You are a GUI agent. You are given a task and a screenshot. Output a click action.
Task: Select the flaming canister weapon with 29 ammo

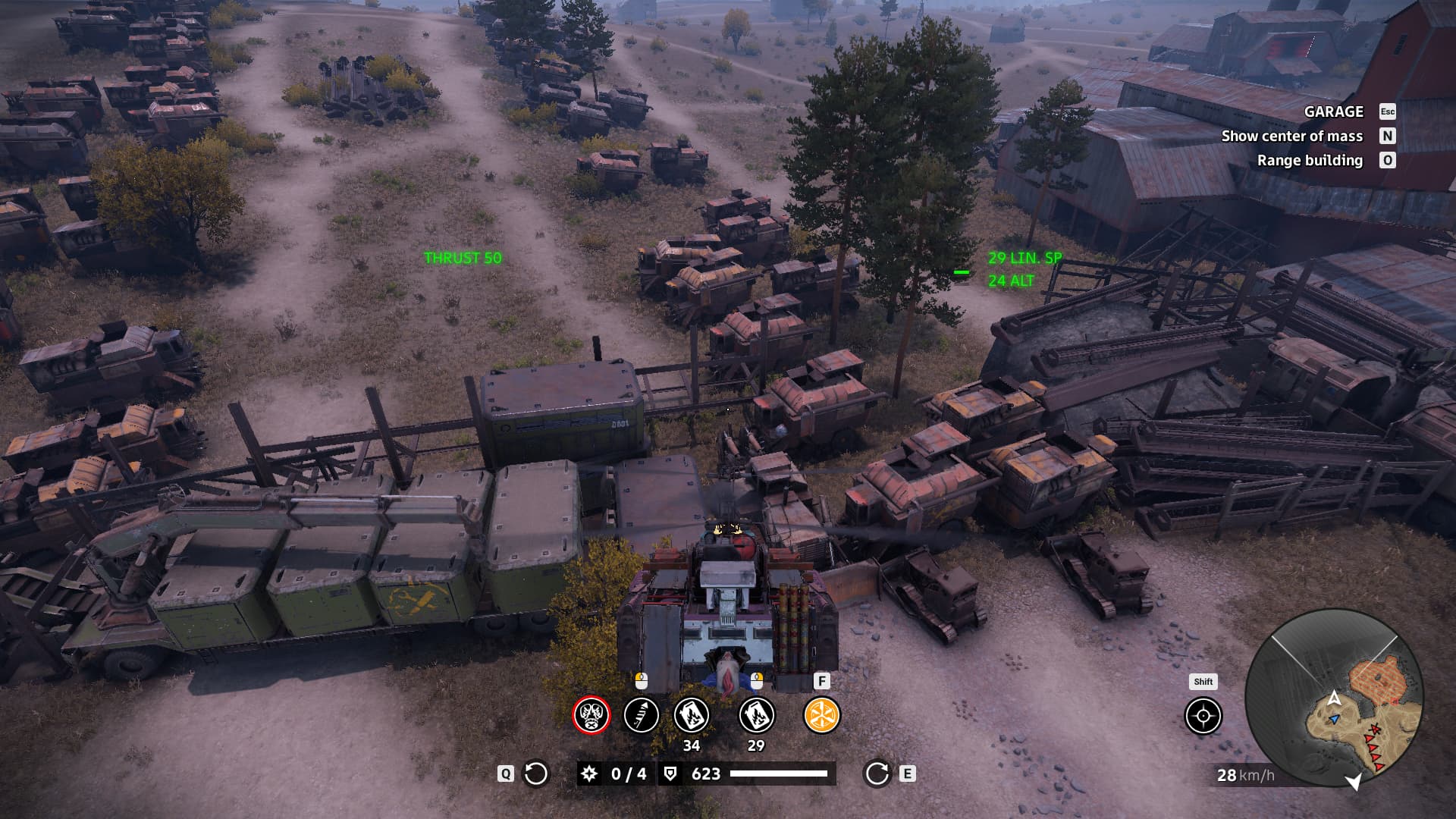pyautogui.click(x=756, y=715)
